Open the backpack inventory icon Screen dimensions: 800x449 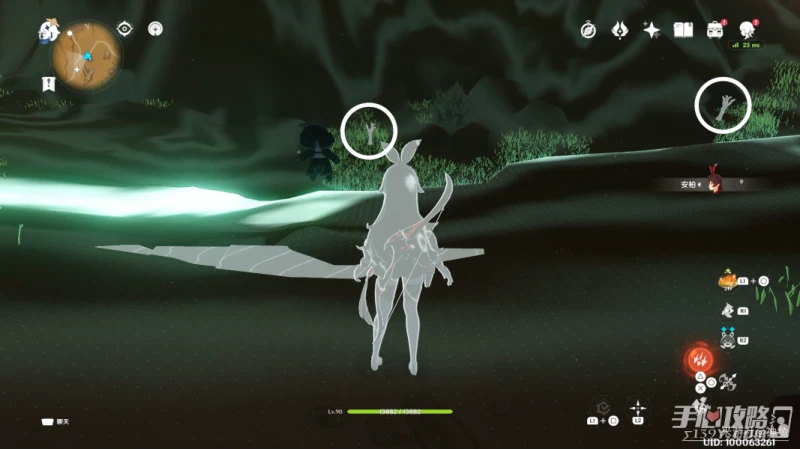click(714, 31)
